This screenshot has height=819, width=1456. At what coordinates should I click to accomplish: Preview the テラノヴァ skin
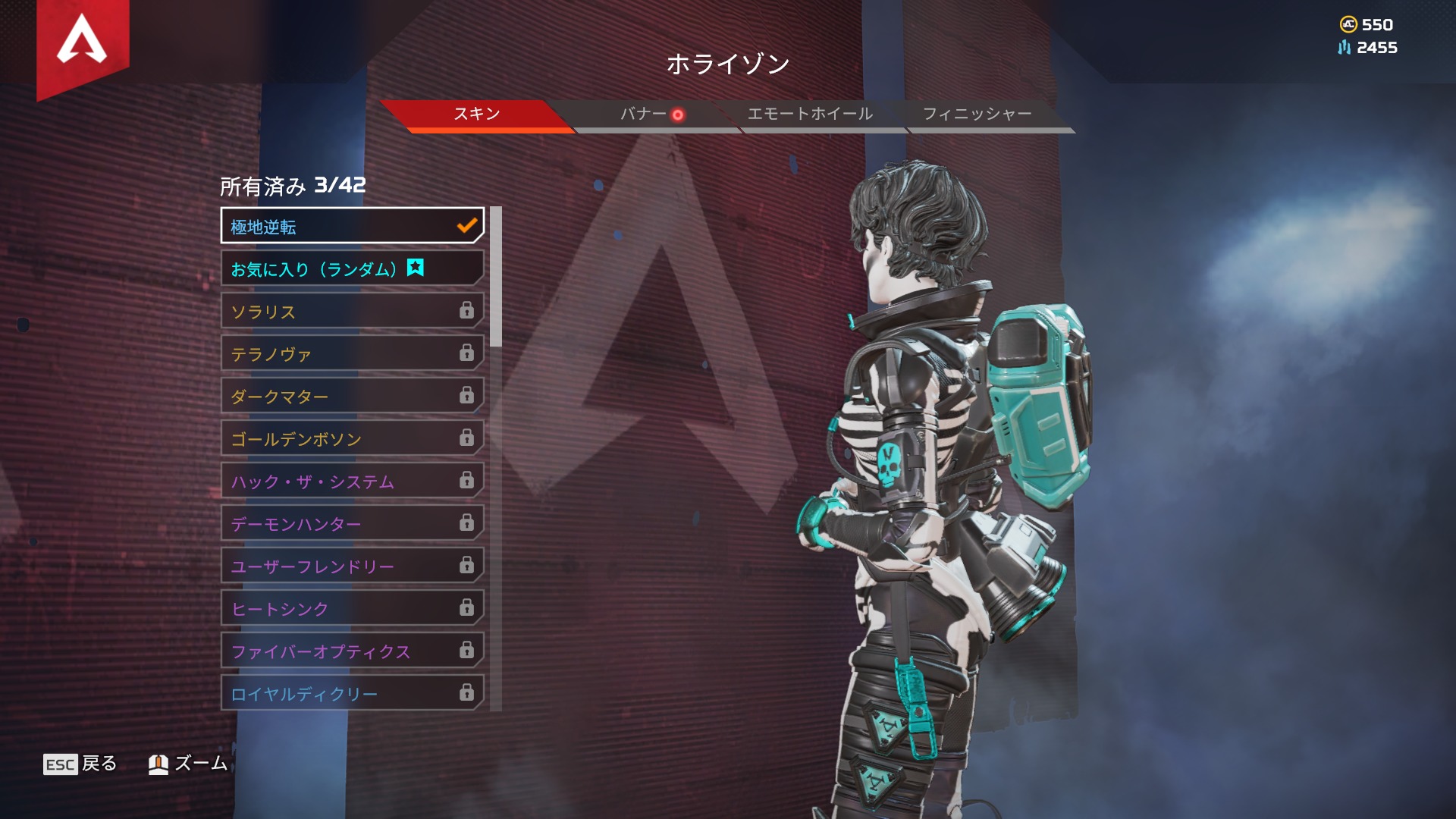coord(352,354)
